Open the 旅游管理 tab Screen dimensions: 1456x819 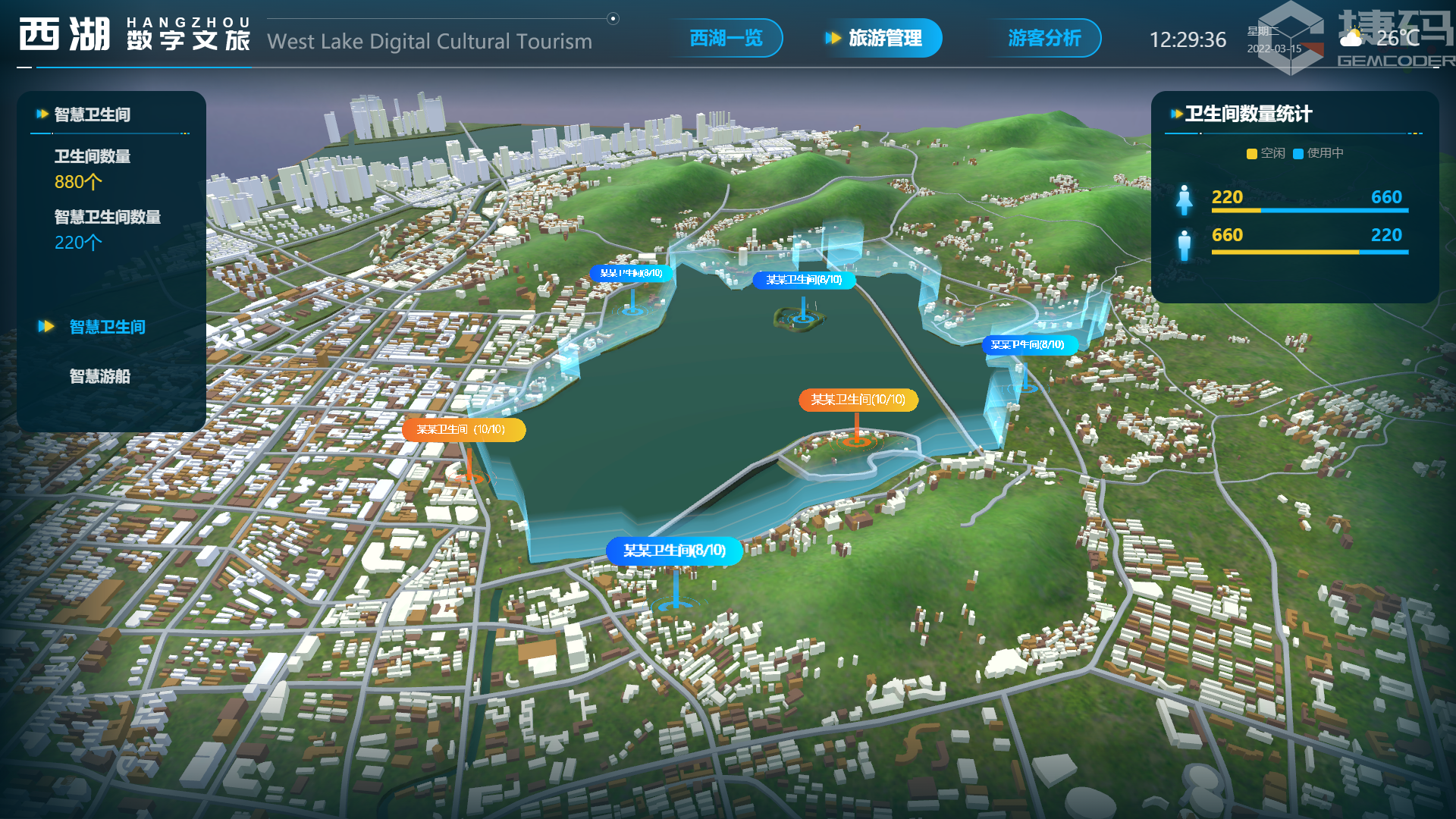(884, 38)
